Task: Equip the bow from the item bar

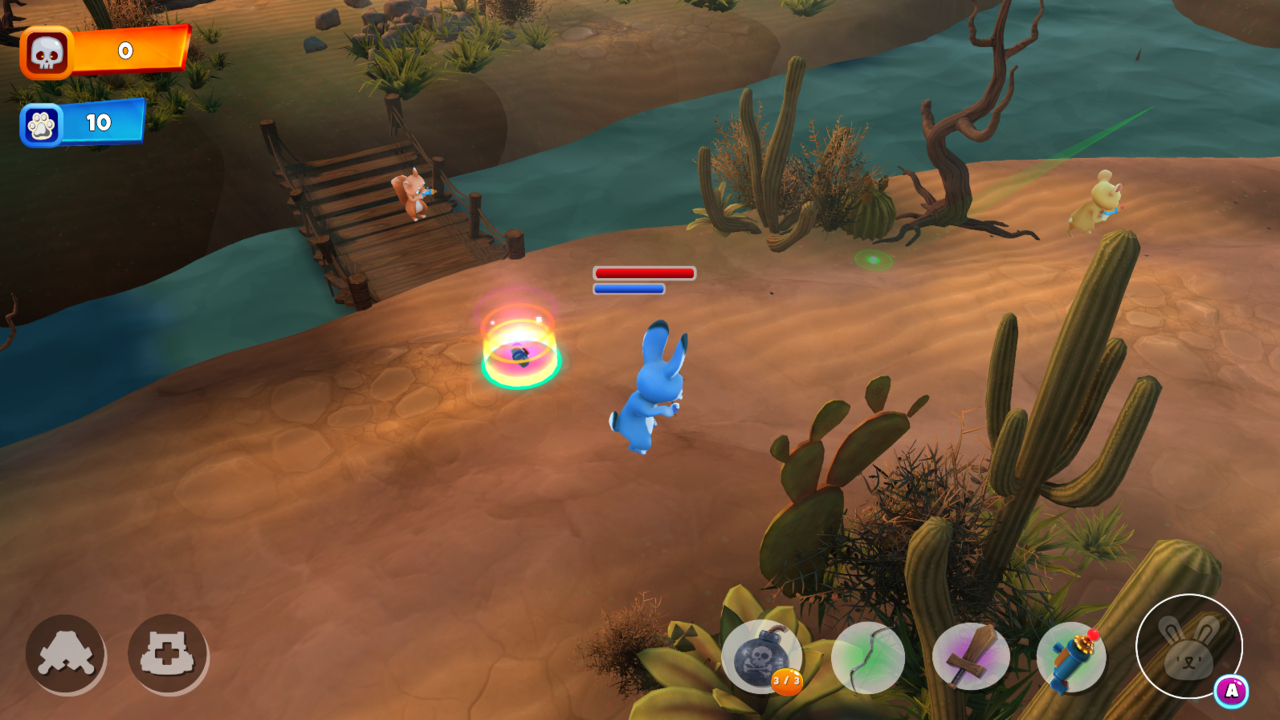Action: click(866, 658)
